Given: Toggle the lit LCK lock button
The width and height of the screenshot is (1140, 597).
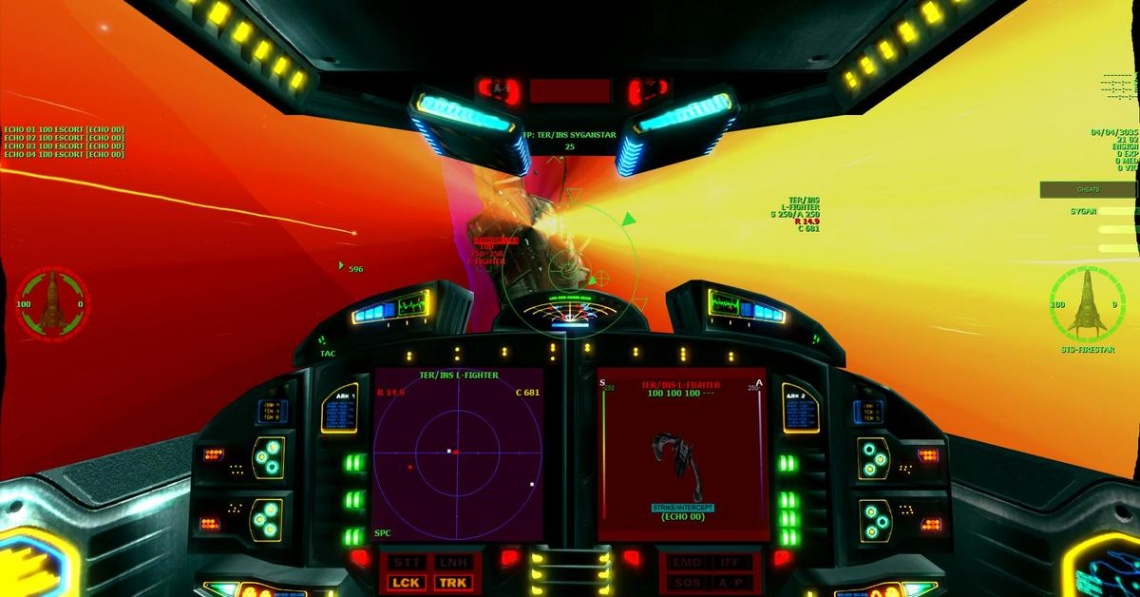Looking at the screenshot, I should tap(408, 582).
